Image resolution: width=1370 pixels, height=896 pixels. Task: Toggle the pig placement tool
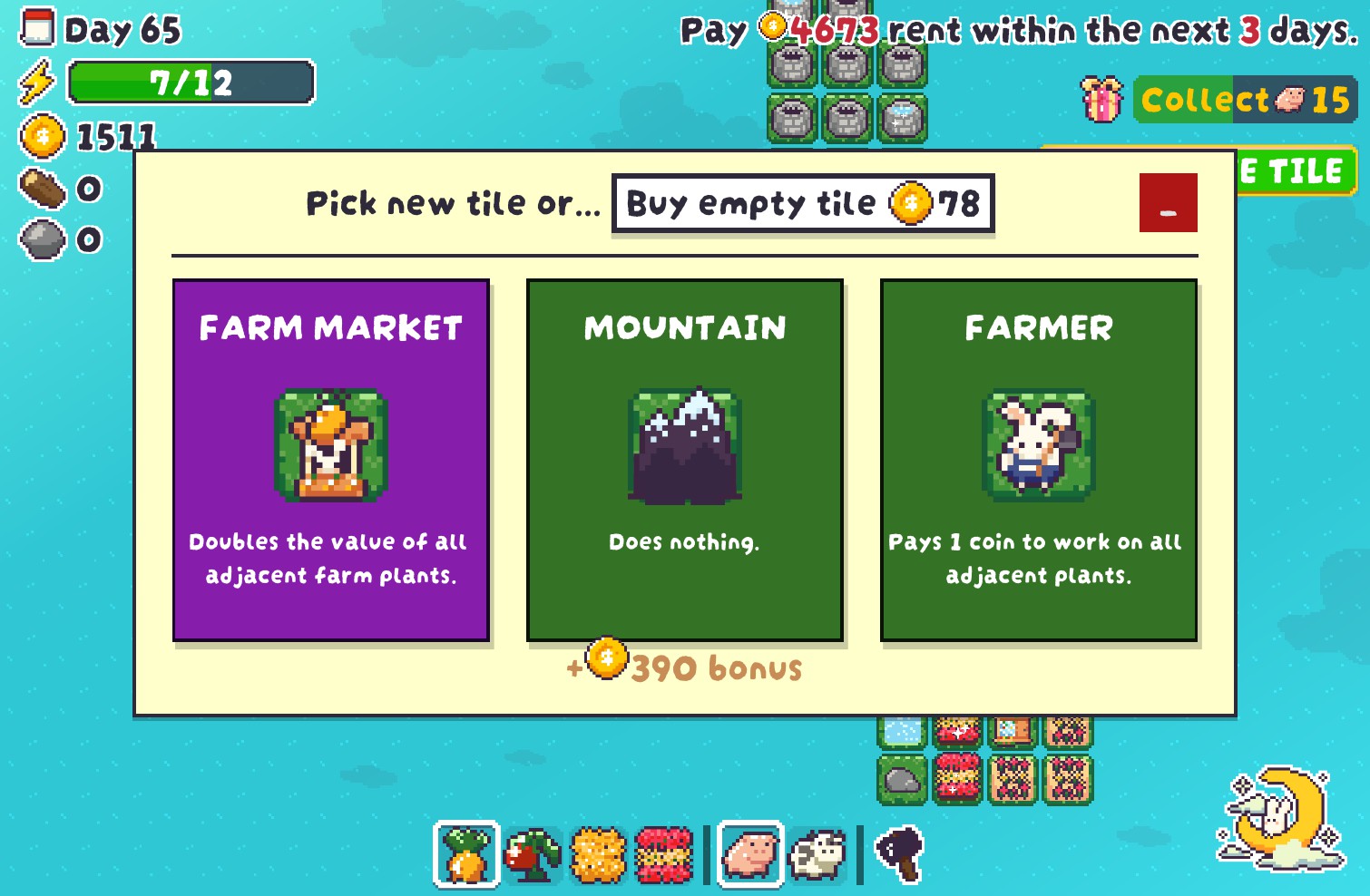point(749,853)
